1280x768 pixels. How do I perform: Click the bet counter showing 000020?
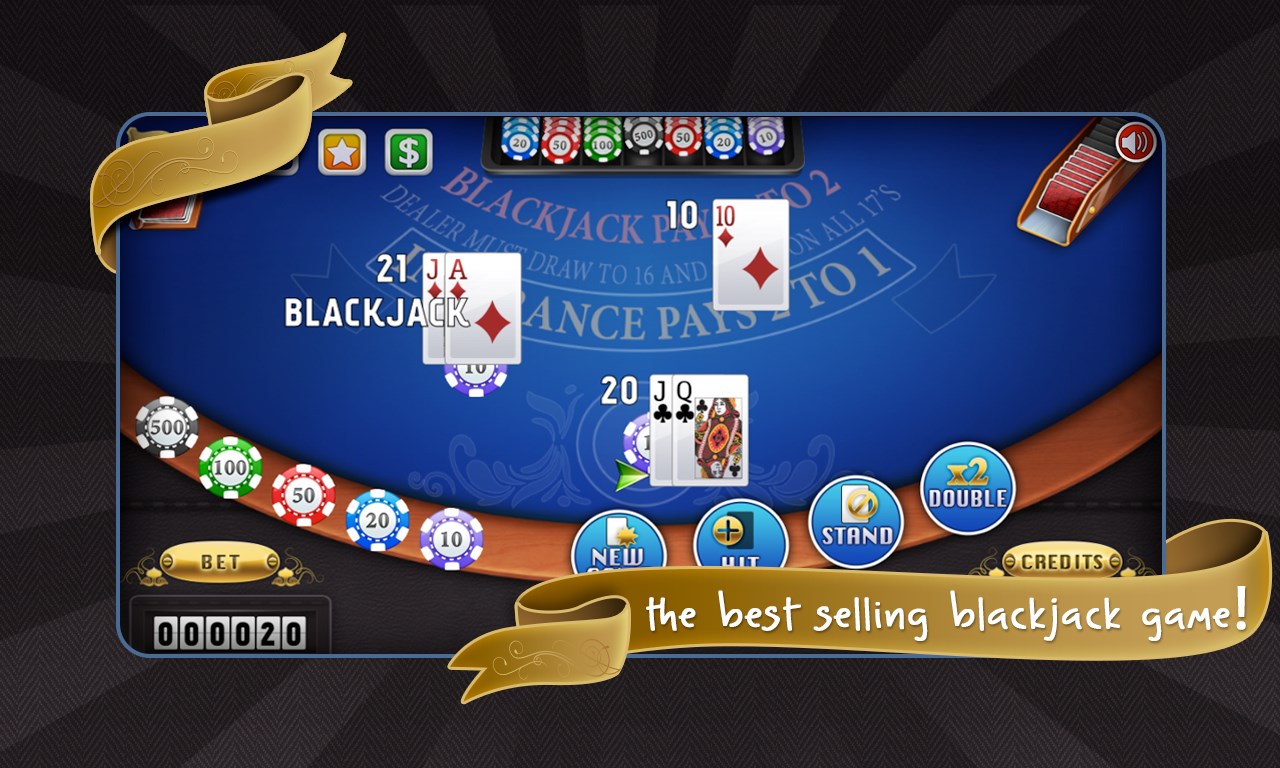[x=232, y=630]
